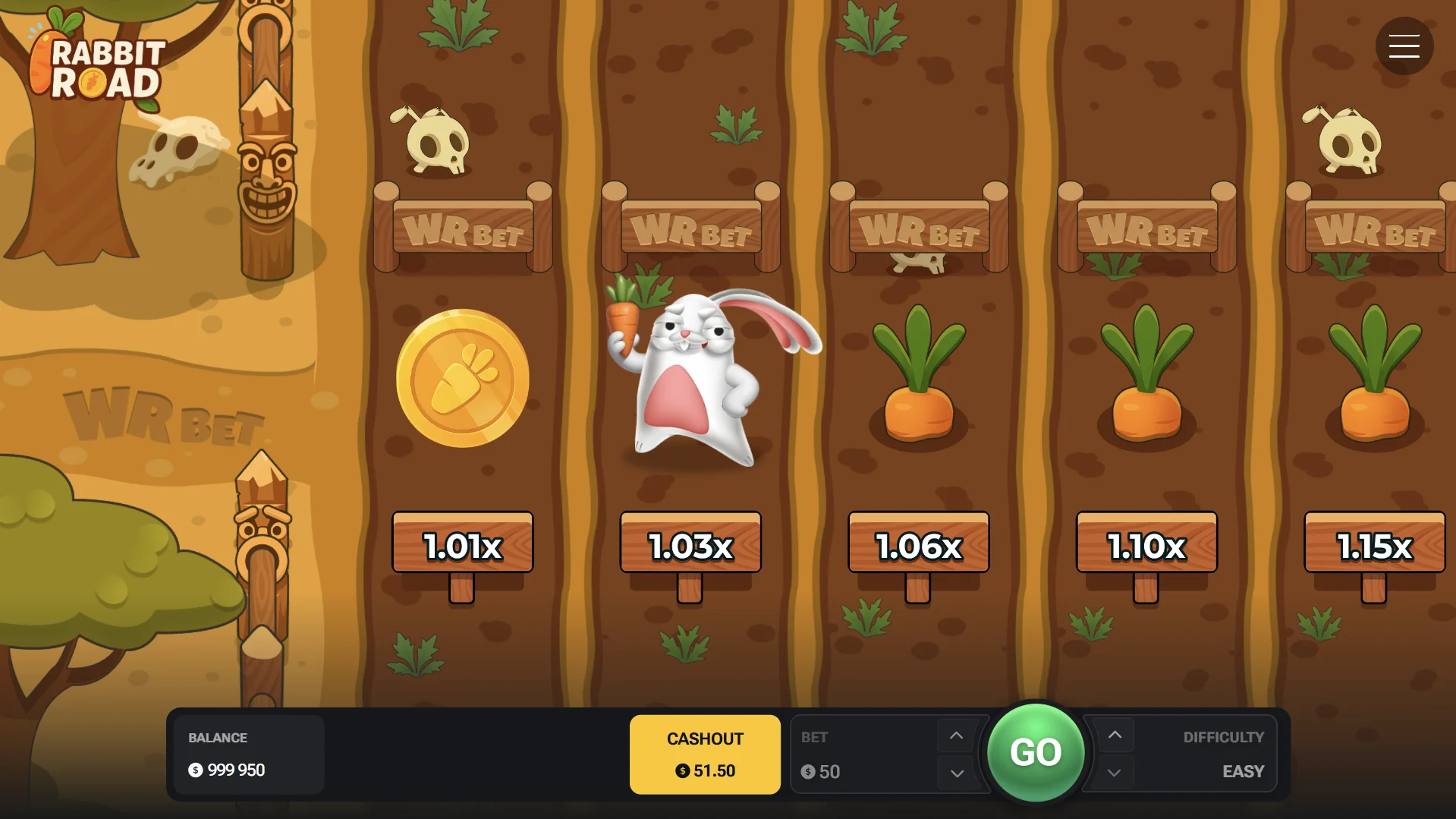Open the hamburger menu

point(1404,46)
